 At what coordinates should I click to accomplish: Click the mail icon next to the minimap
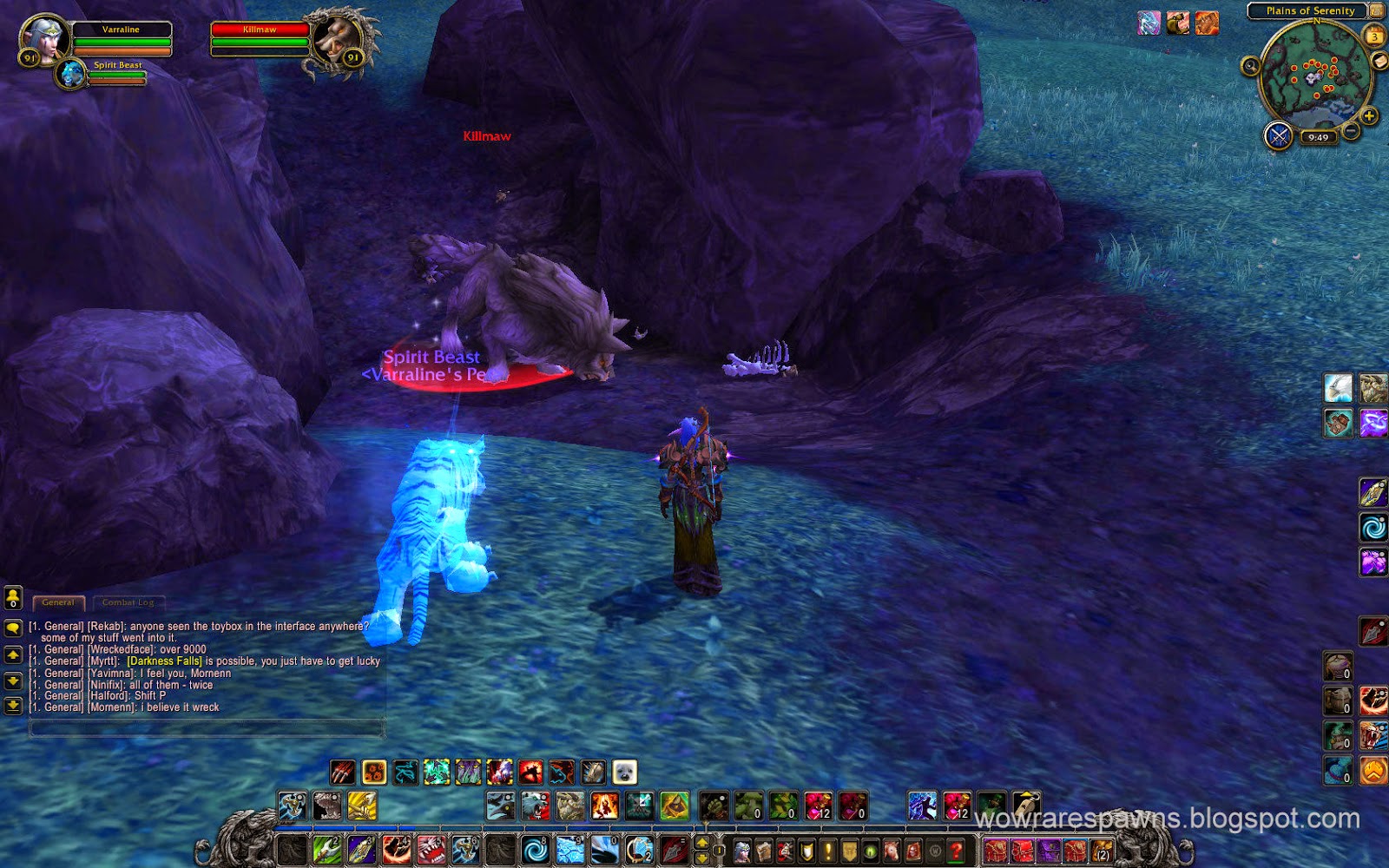point(1380,61)
